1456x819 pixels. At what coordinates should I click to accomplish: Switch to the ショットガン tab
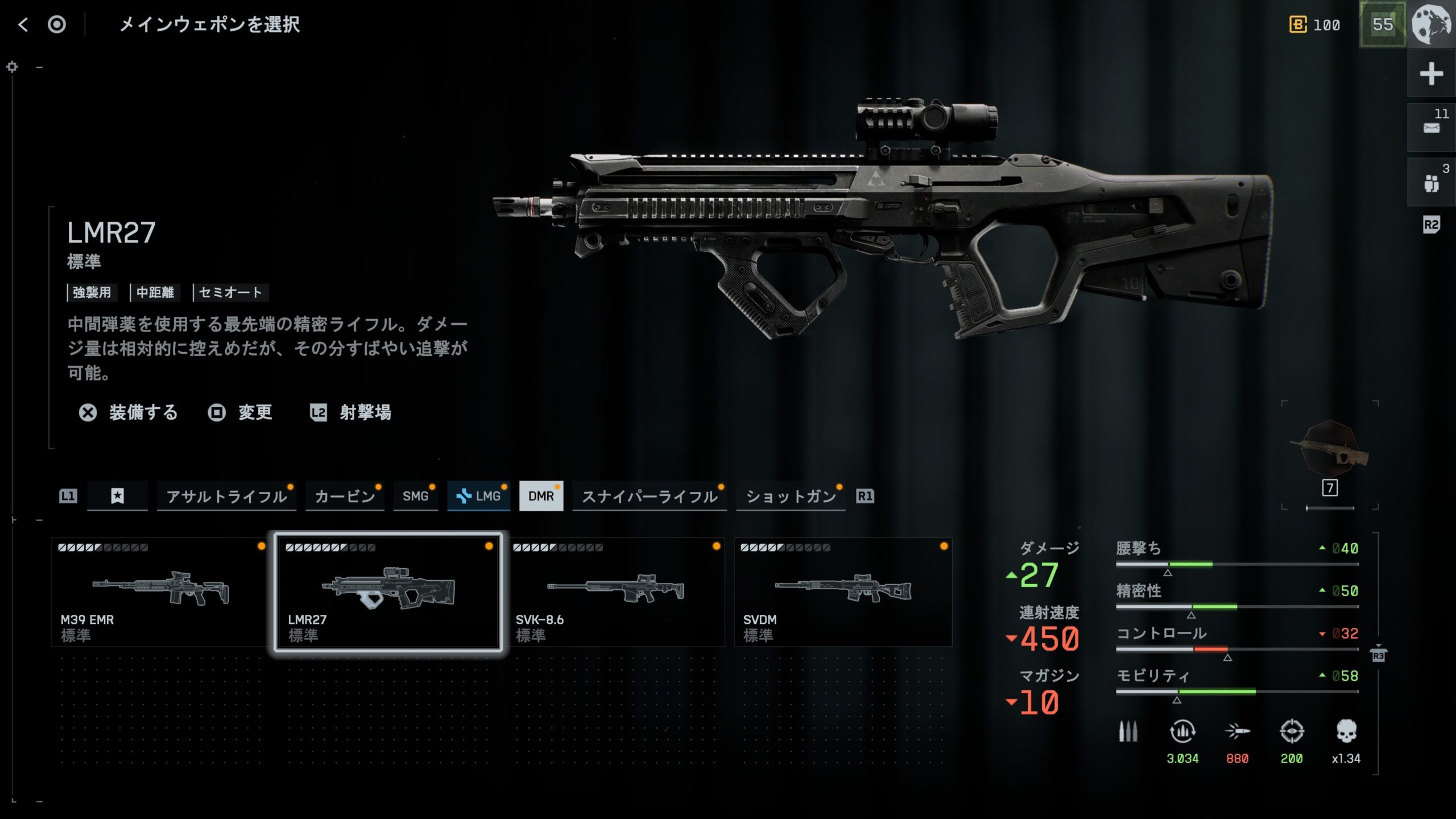(791, 497)
